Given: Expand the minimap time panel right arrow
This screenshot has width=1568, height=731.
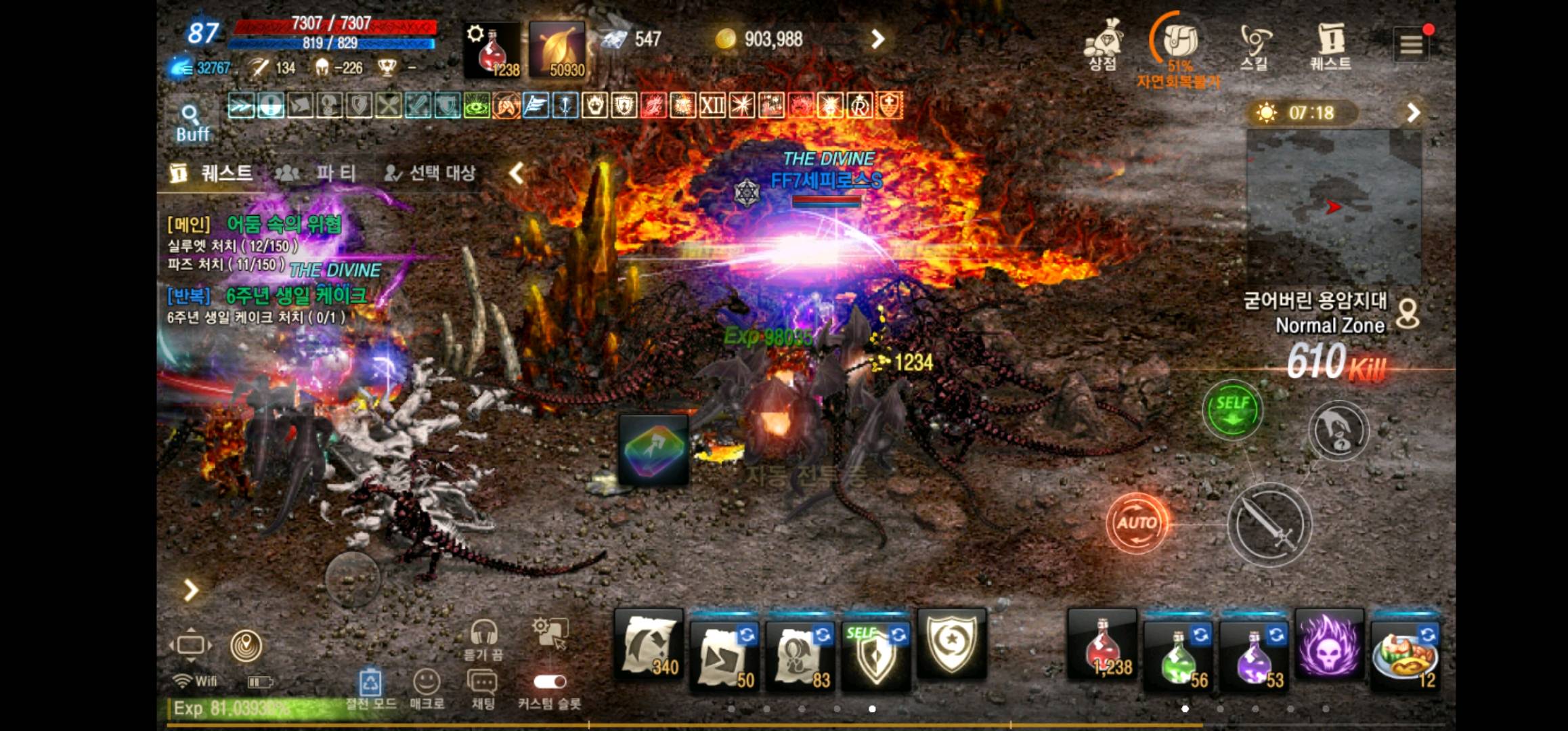Looking at the screenshot, I should (x=1414, y=112).
